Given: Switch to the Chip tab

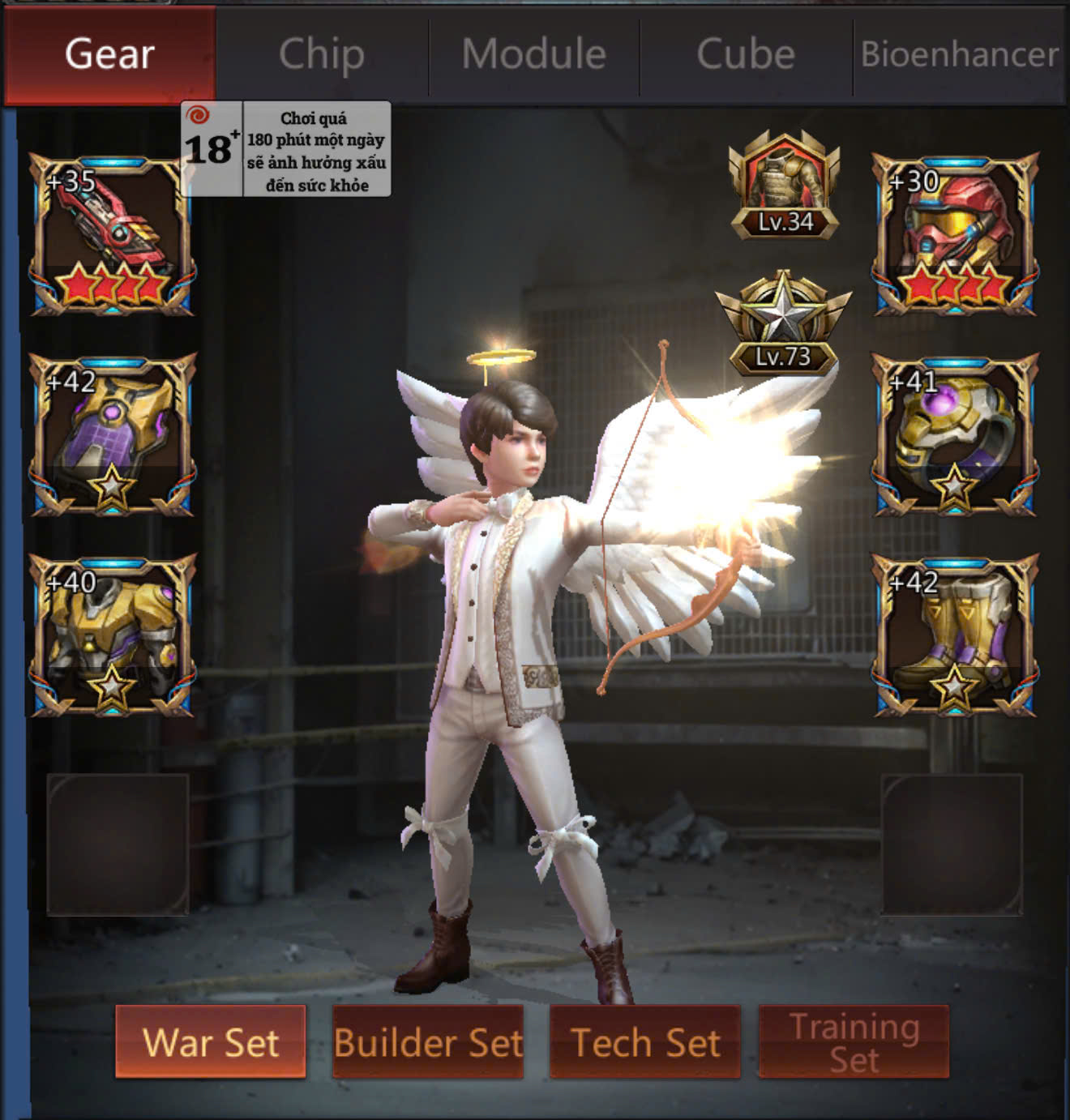Looking at the screenshot, I should pyautogui.click(x=322, y=54).
